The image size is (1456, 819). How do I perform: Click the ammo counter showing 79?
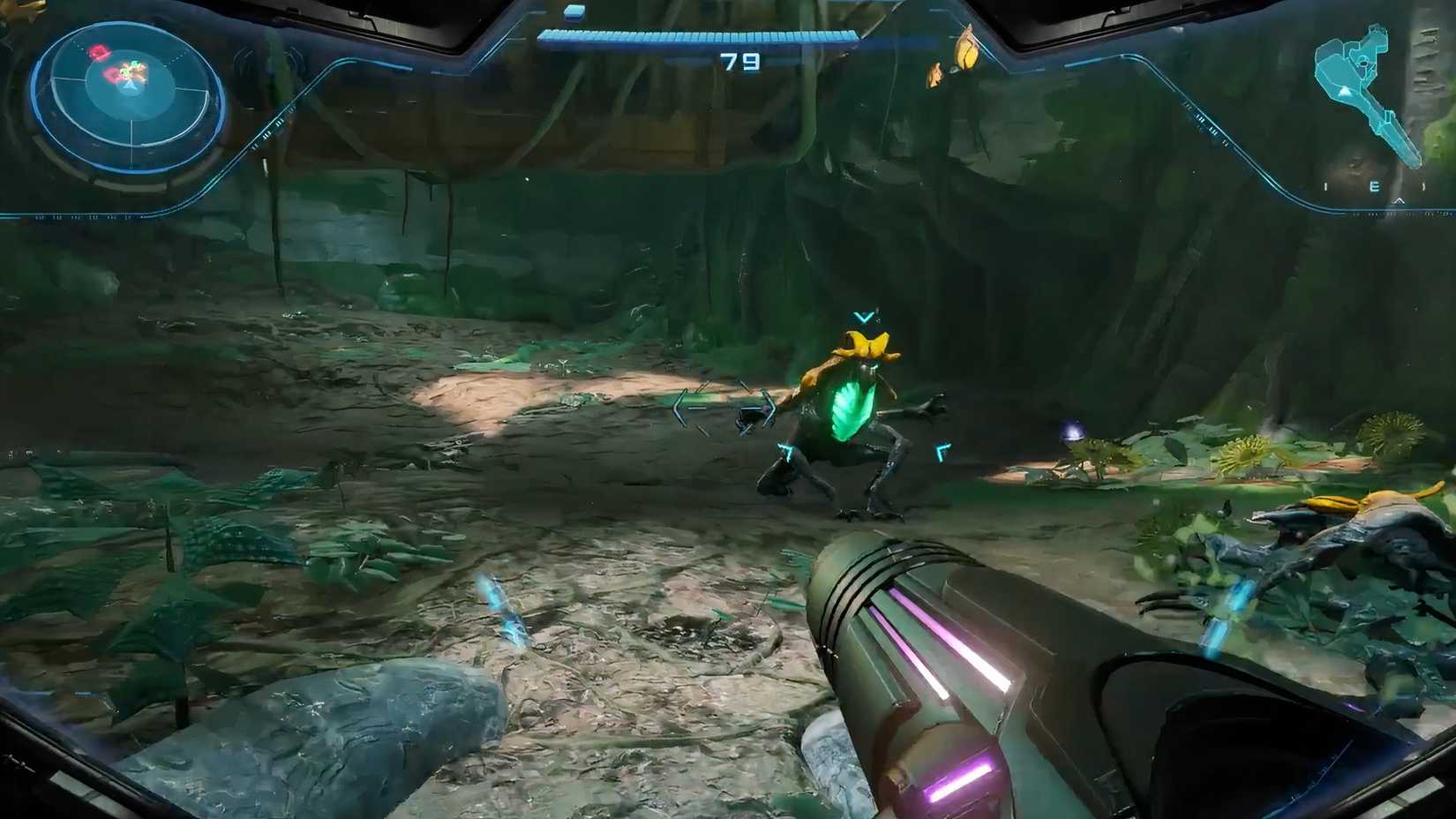(x=741, y=60)
